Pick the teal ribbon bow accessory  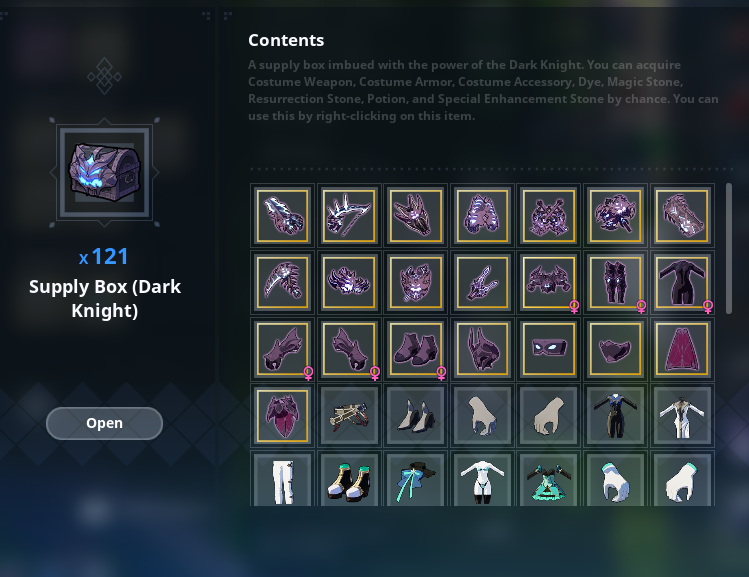[415, 480]
